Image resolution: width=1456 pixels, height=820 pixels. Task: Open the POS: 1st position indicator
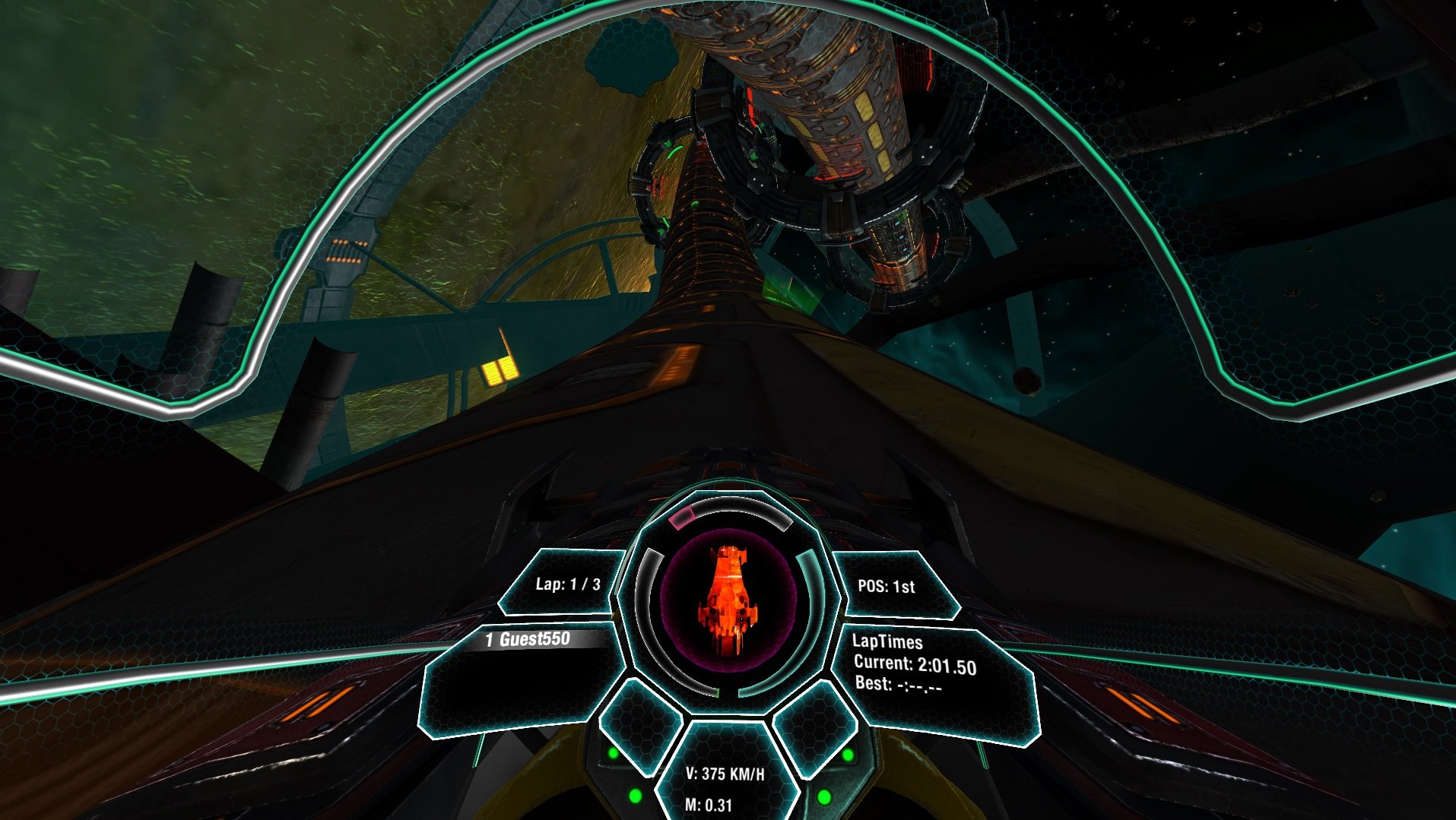[886, 587]
